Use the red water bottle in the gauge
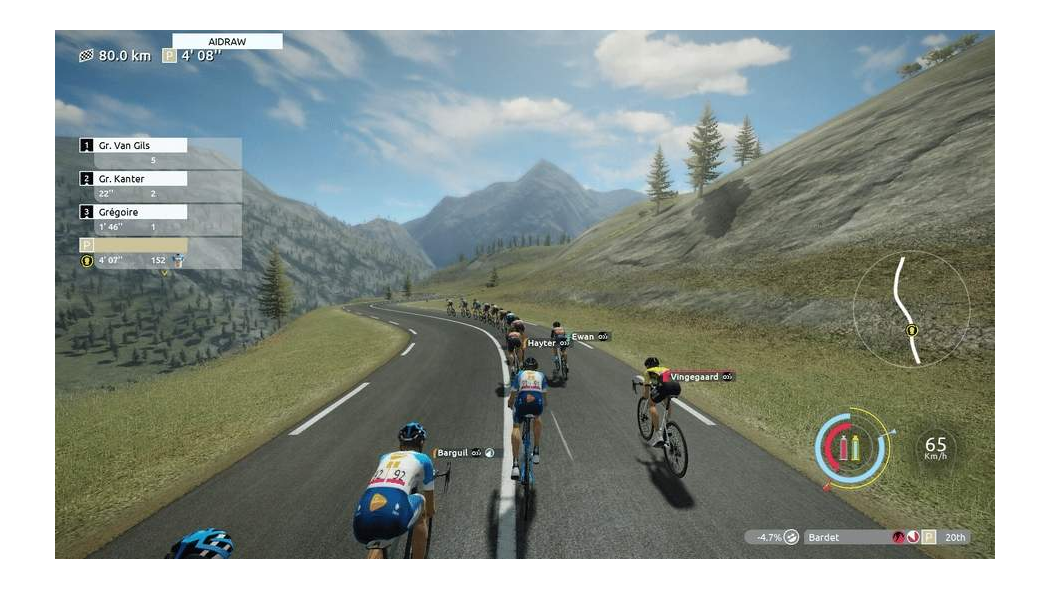Viewport: 1050px width, 590px height. pos(842,447)
